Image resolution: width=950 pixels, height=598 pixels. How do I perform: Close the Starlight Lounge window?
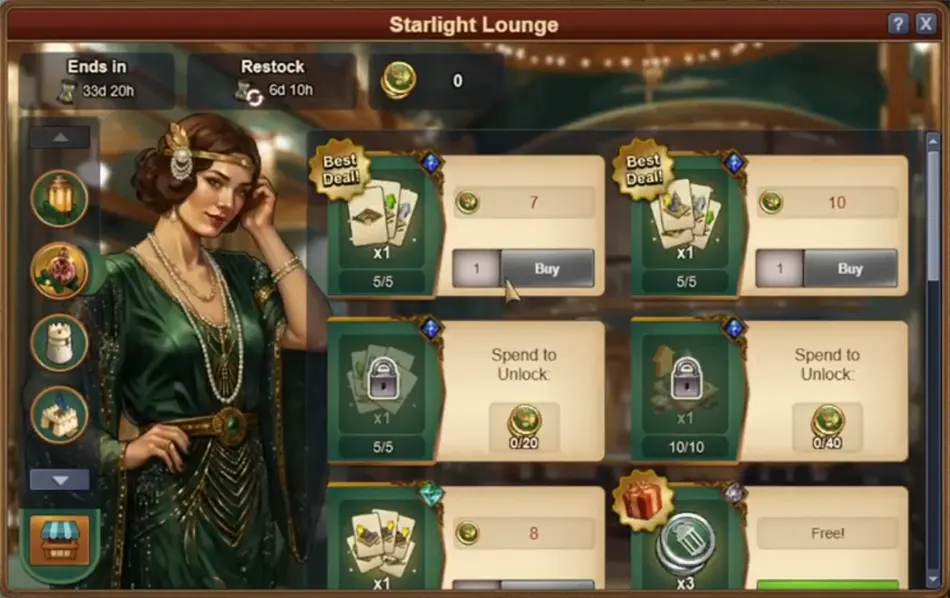(926, 24)
